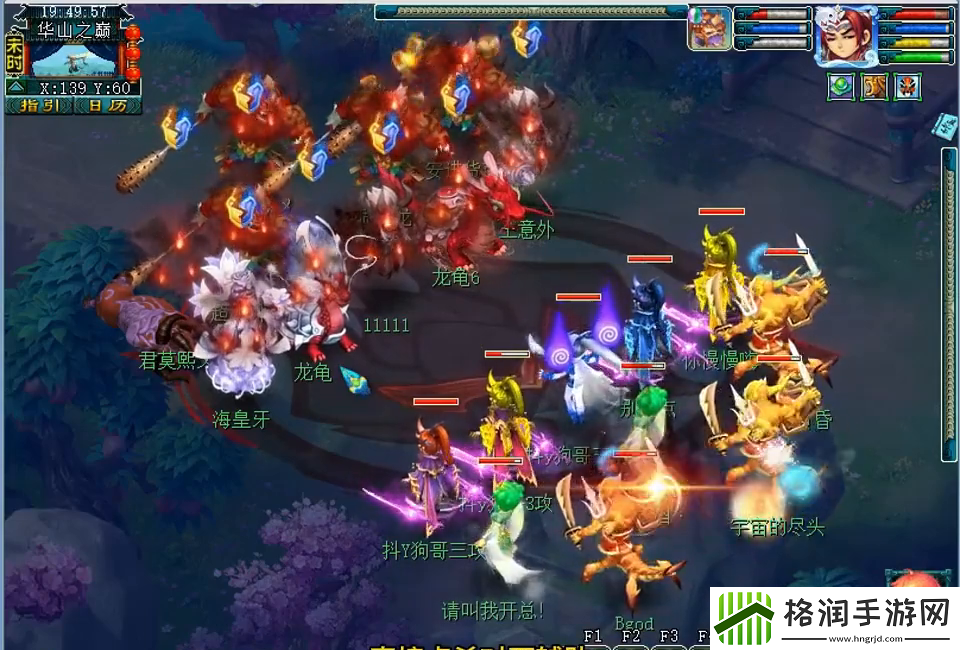Click the 格润手游网 watermark logo
The width and height of the screenshot is (960, 650).
click(x=835, y=617)
